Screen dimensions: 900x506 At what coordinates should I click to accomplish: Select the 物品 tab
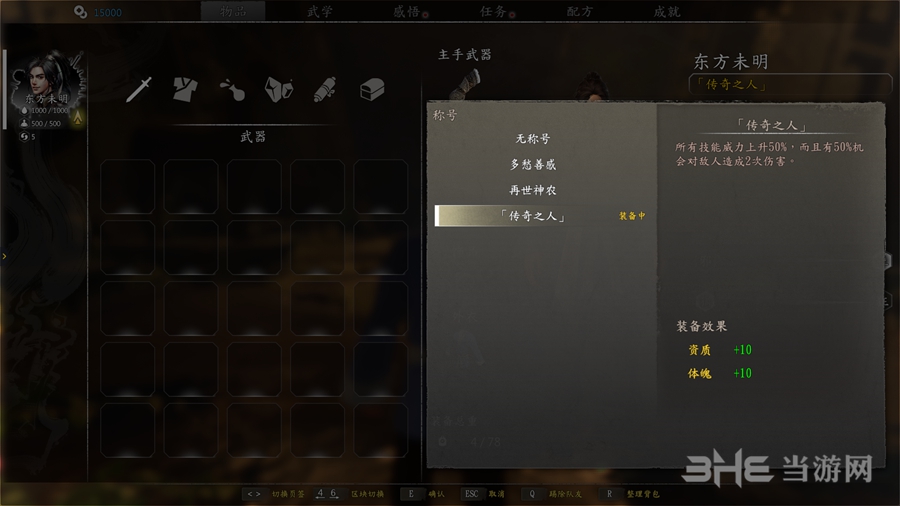(x=233, y=12)
